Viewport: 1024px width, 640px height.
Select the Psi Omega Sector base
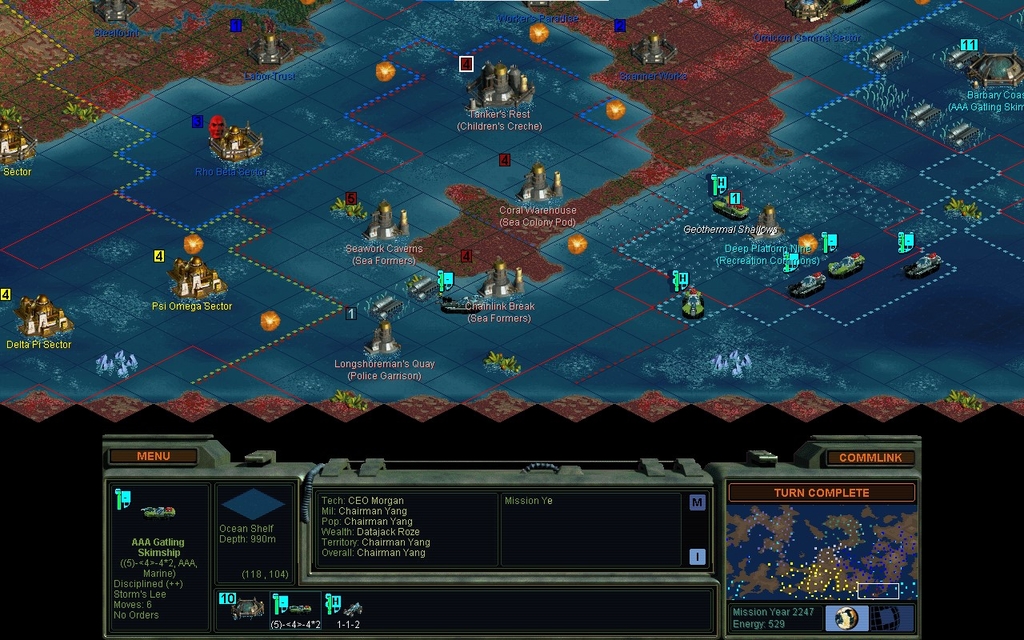(193, 277)
